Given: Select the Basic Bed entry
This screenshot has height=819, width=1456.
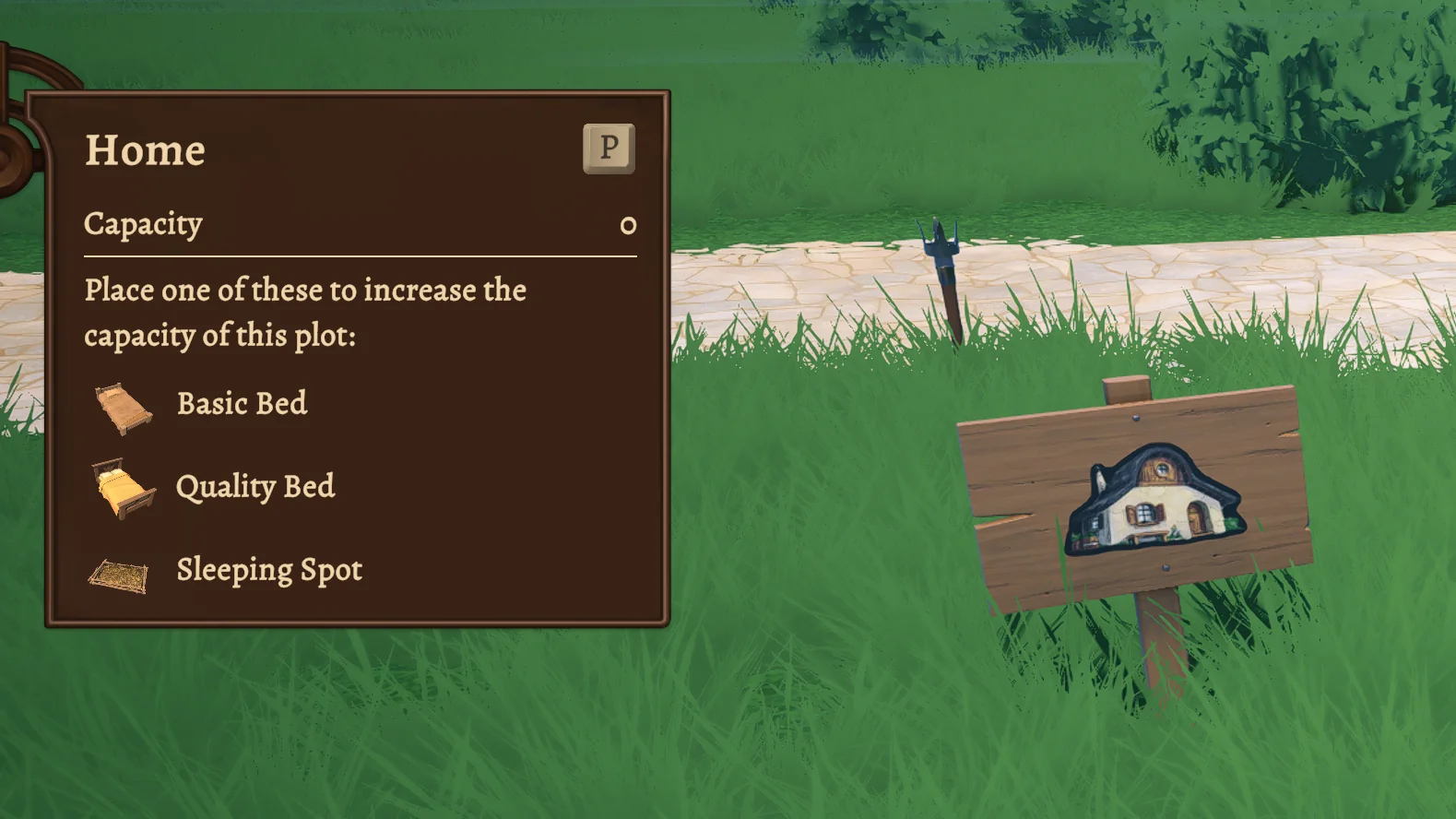Looking at the screenshot, I should tap(242, 404).
